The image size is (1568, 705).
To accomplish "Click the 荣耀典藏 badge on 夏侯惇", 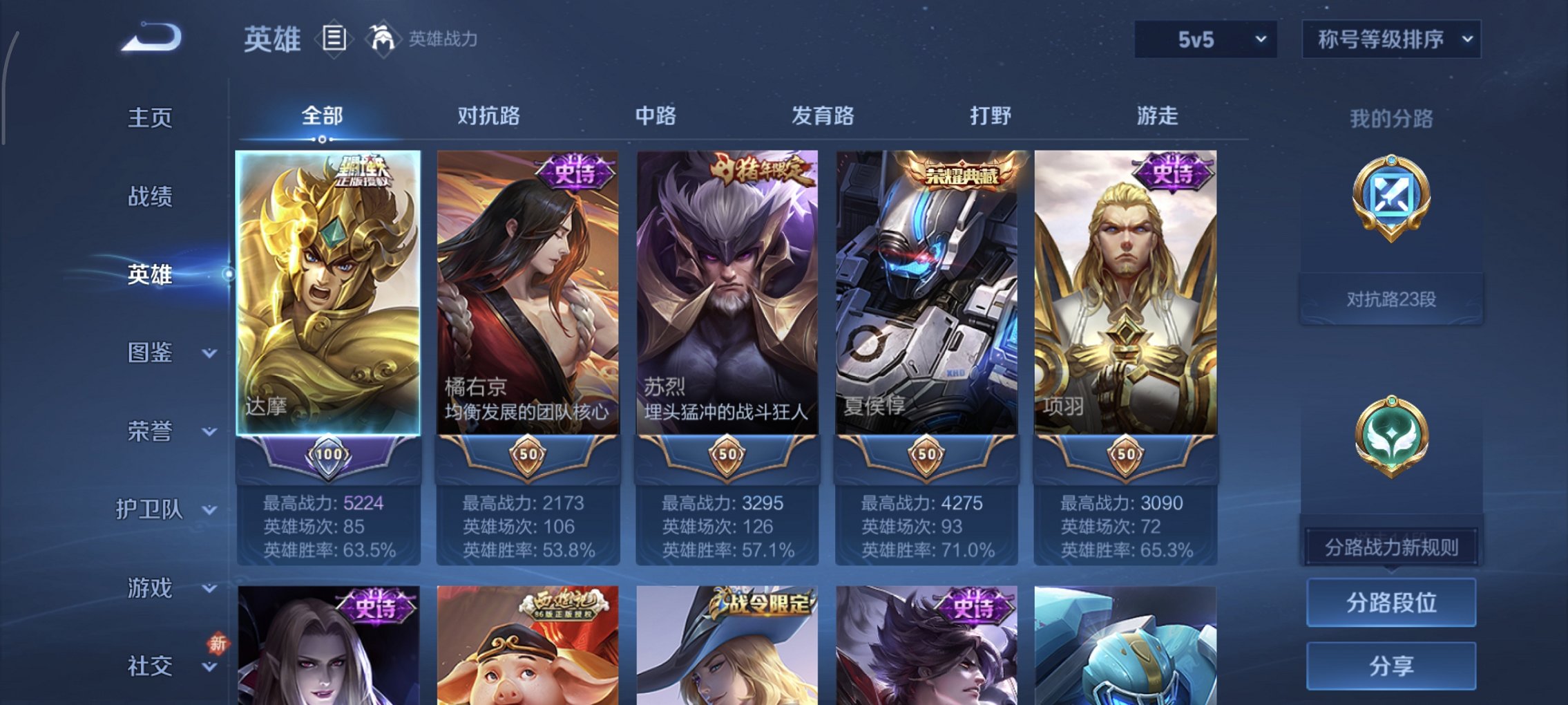I will tap(962, 173).
